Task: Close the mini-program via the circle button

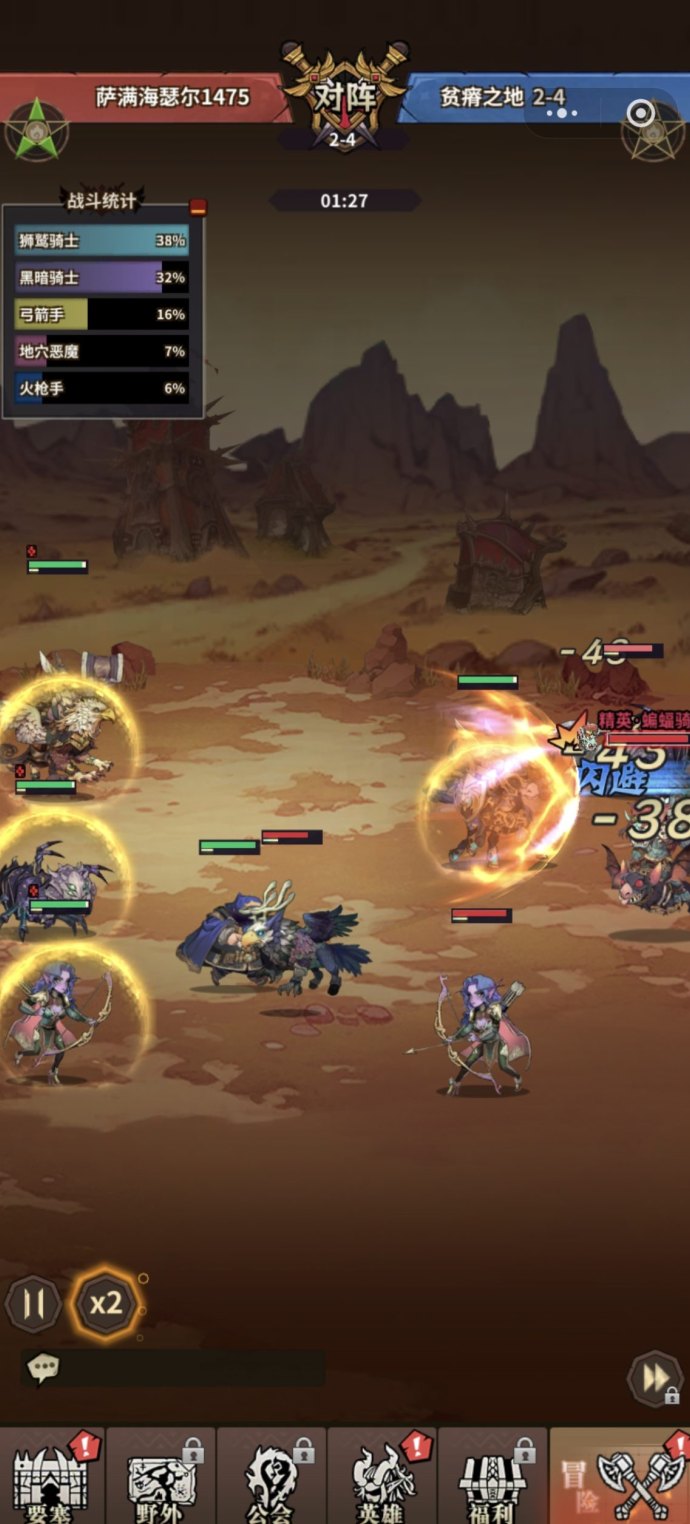Action: coord(640,113)
